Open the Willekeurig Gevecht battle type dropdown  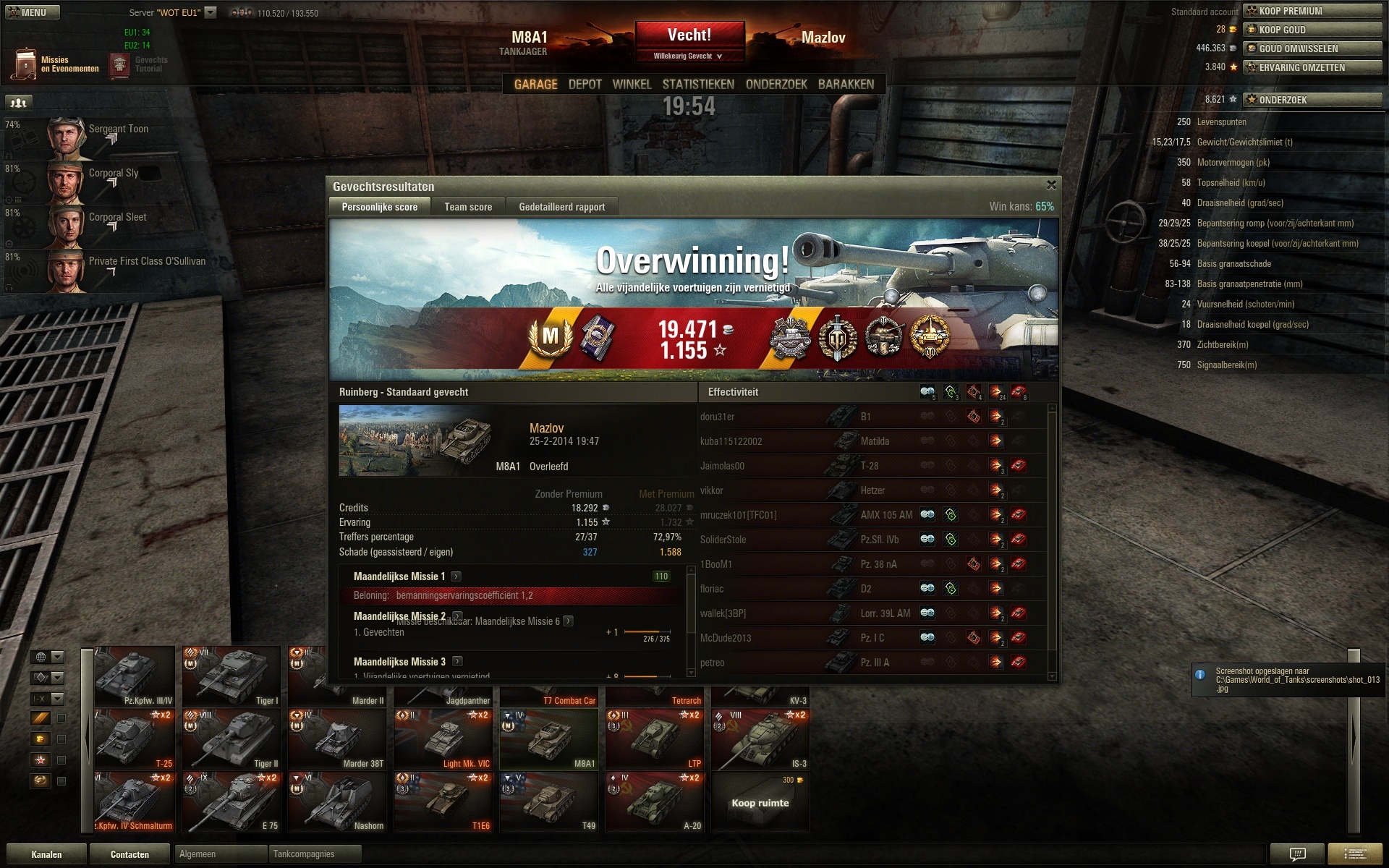pos(688,56)
